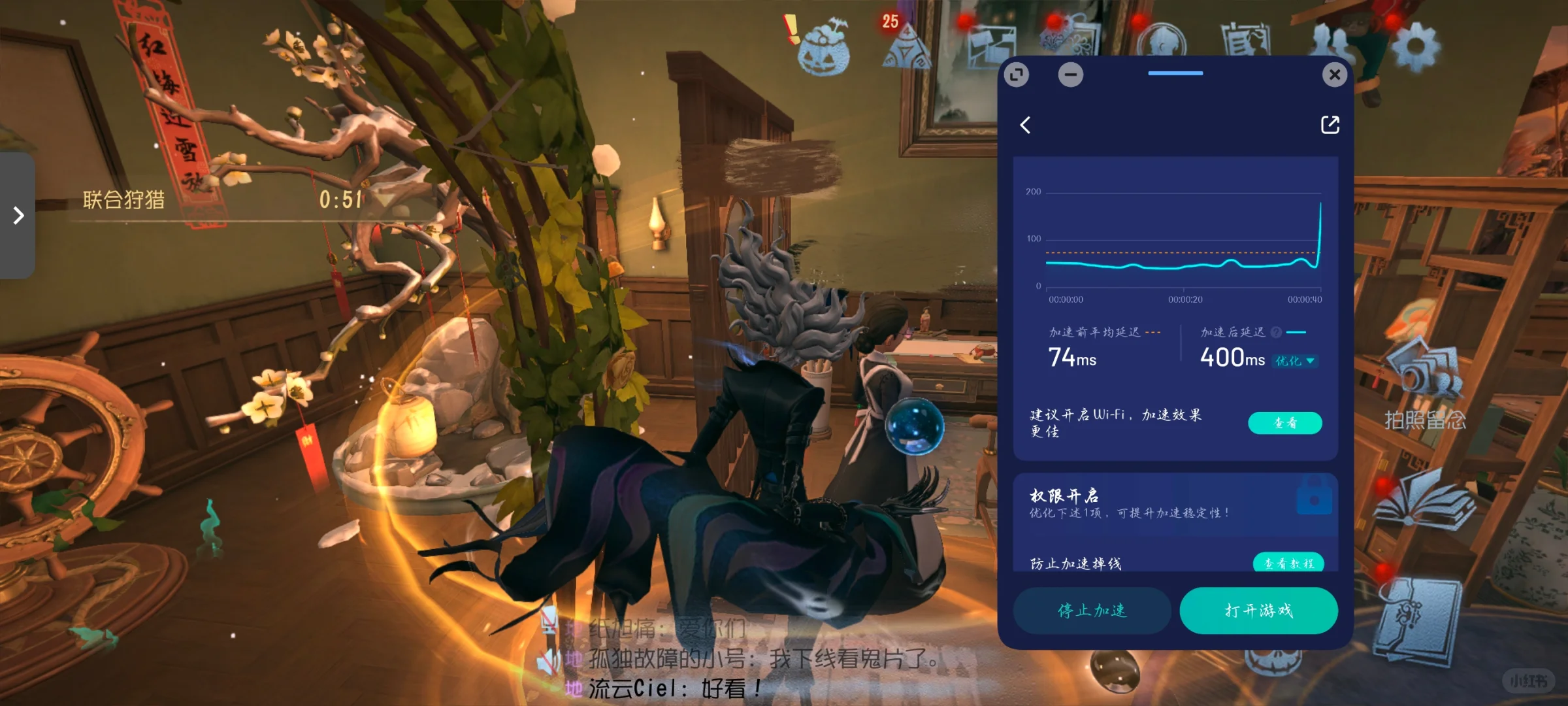Minimize the accelerator overlay panel
Viewport: 1568px width, 706px height.
[1070, 75]
